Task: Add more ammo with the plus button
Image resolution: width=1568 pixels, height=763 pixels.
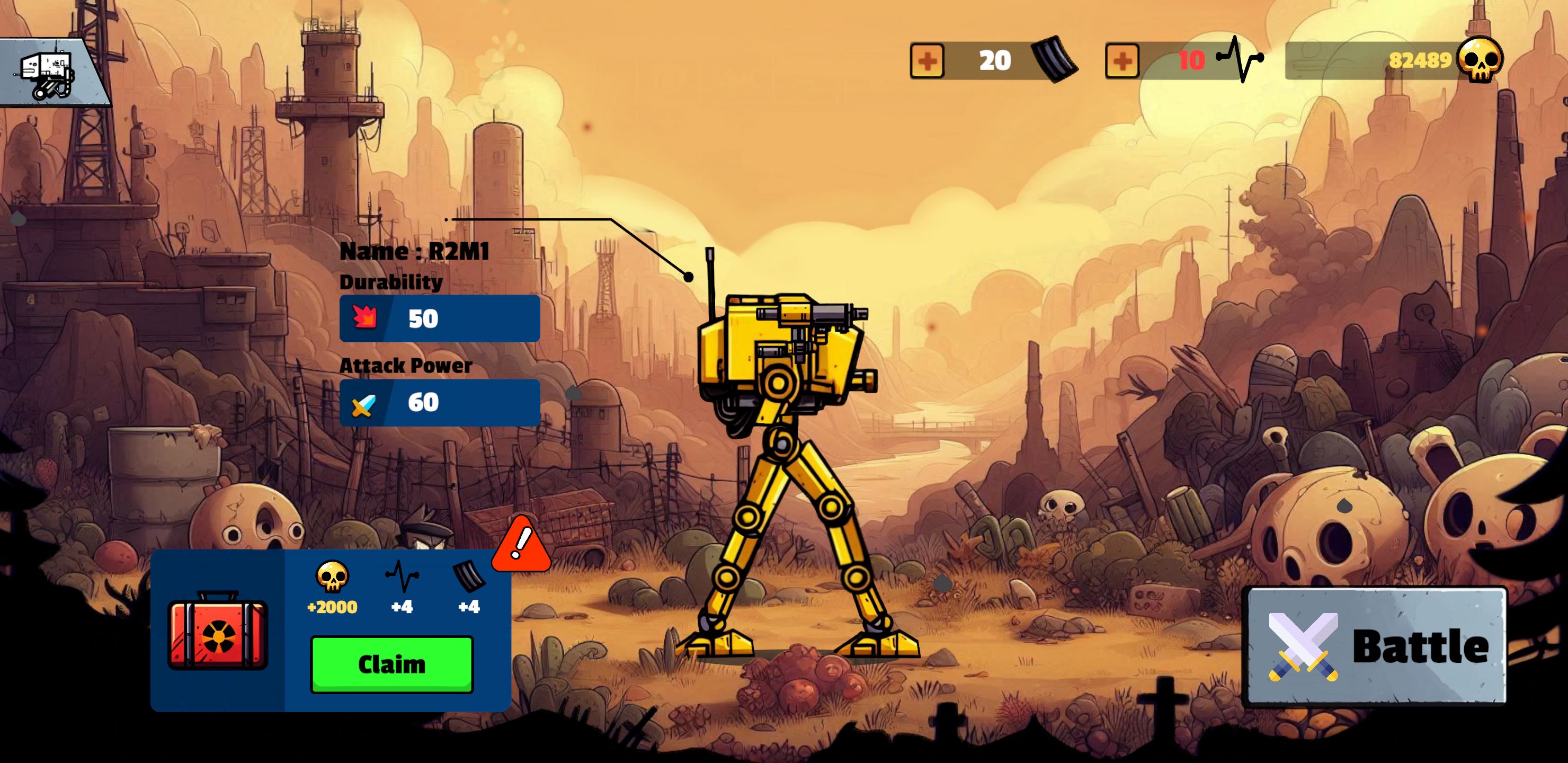Action: click(927, 61)
